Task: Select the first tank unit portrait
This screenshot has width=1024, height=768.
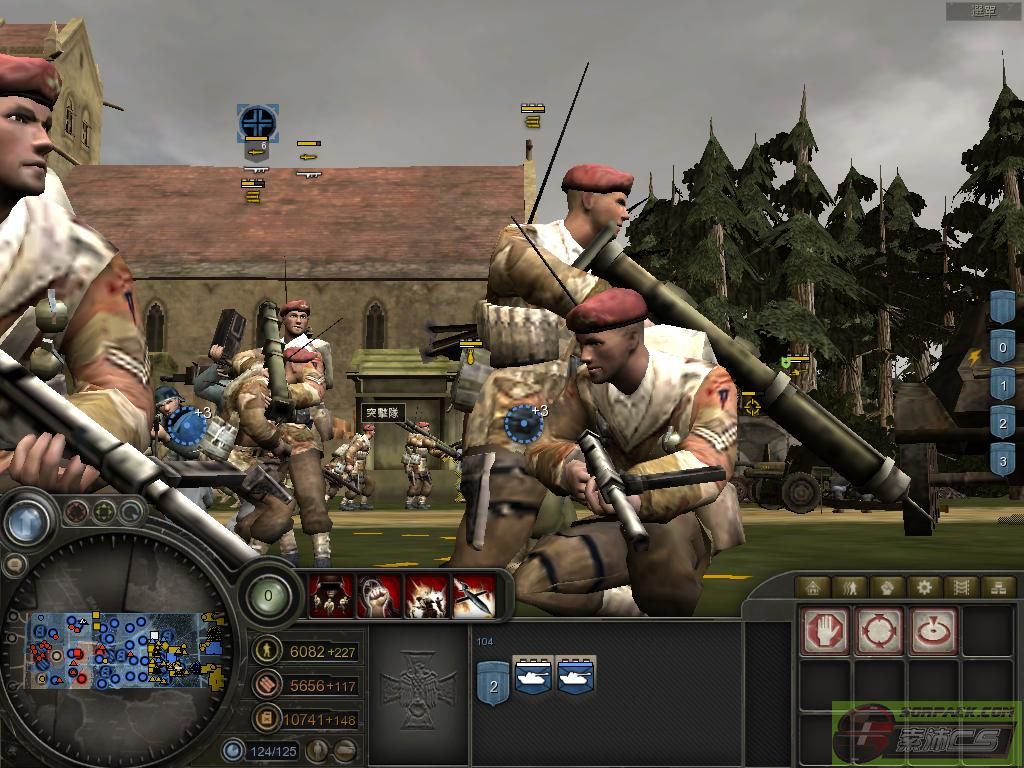Action: (x=532, y=677)
